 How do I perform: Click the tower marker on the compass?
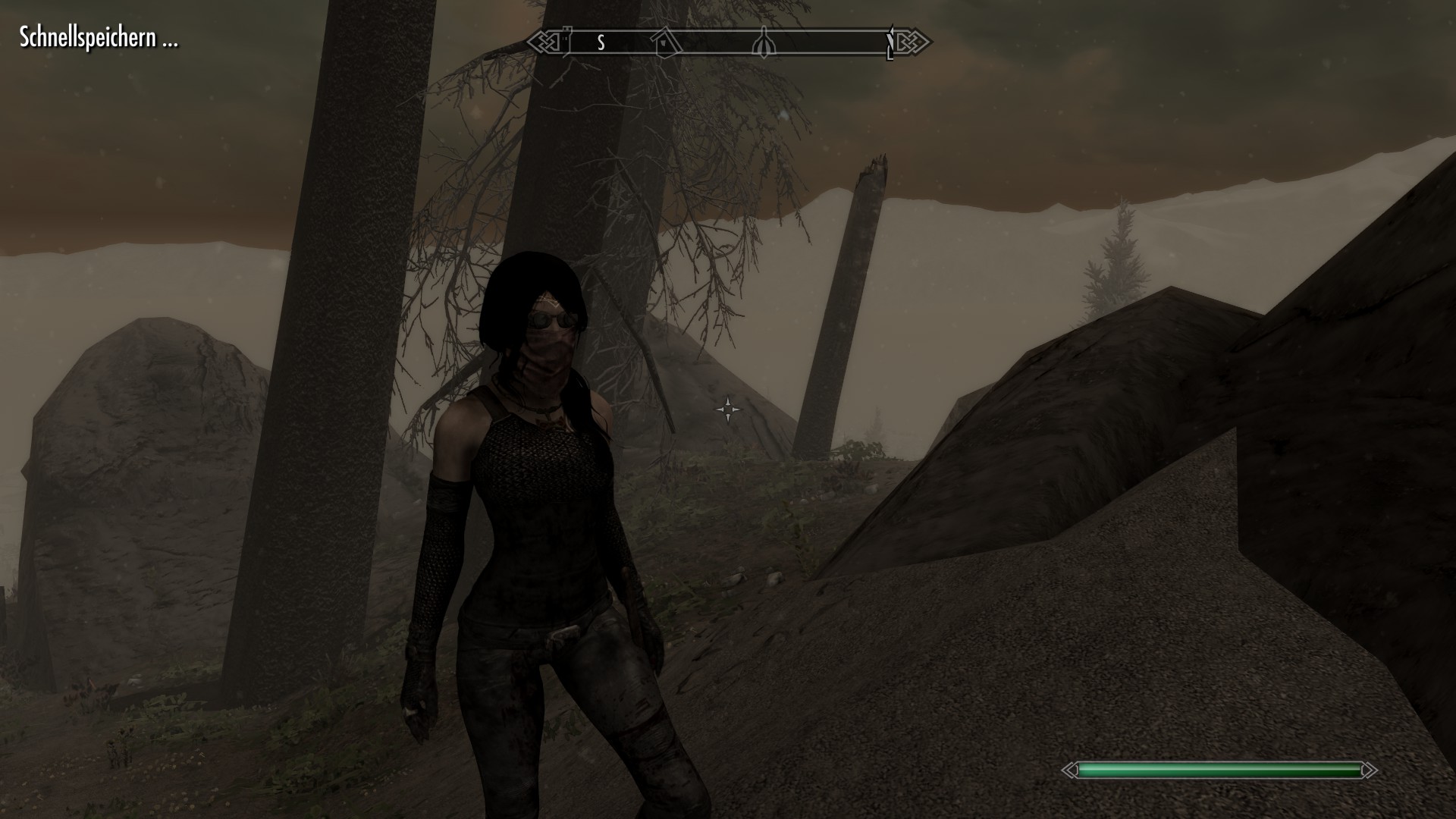[566, 42]
